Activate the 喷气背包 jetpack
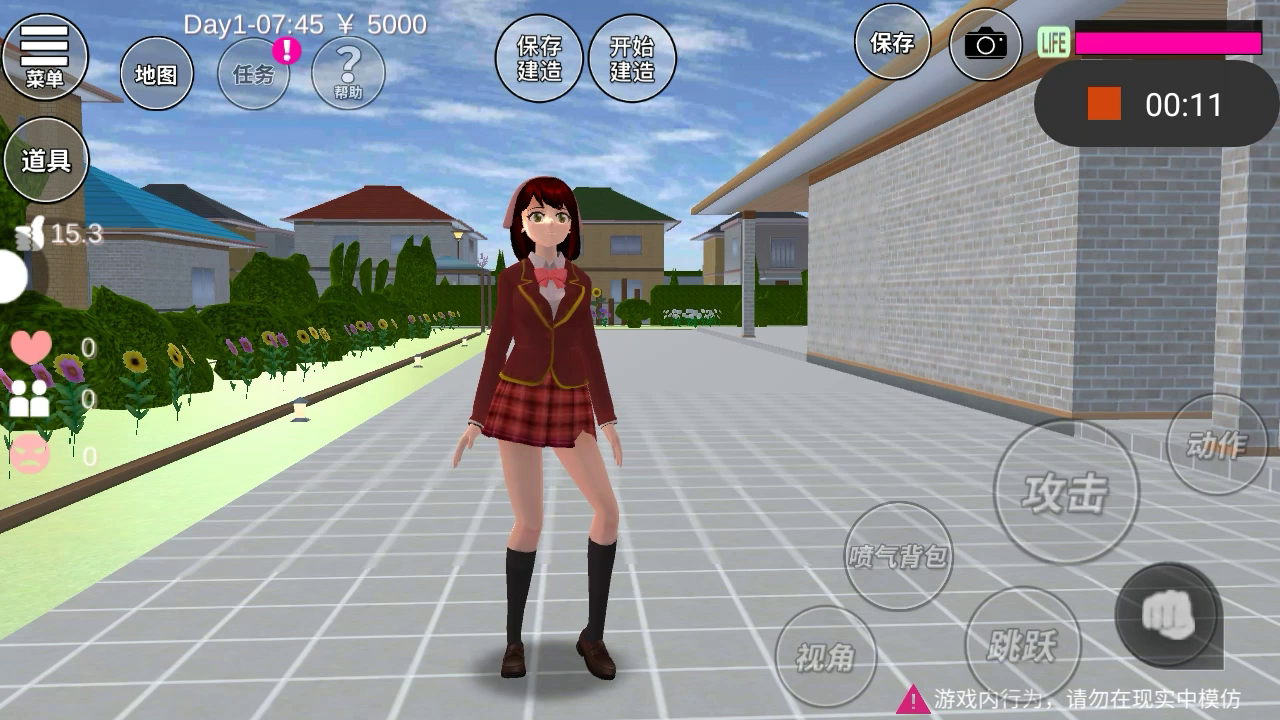The height and width of the screenshot is (720, 1280). click(x=898, y=556)
